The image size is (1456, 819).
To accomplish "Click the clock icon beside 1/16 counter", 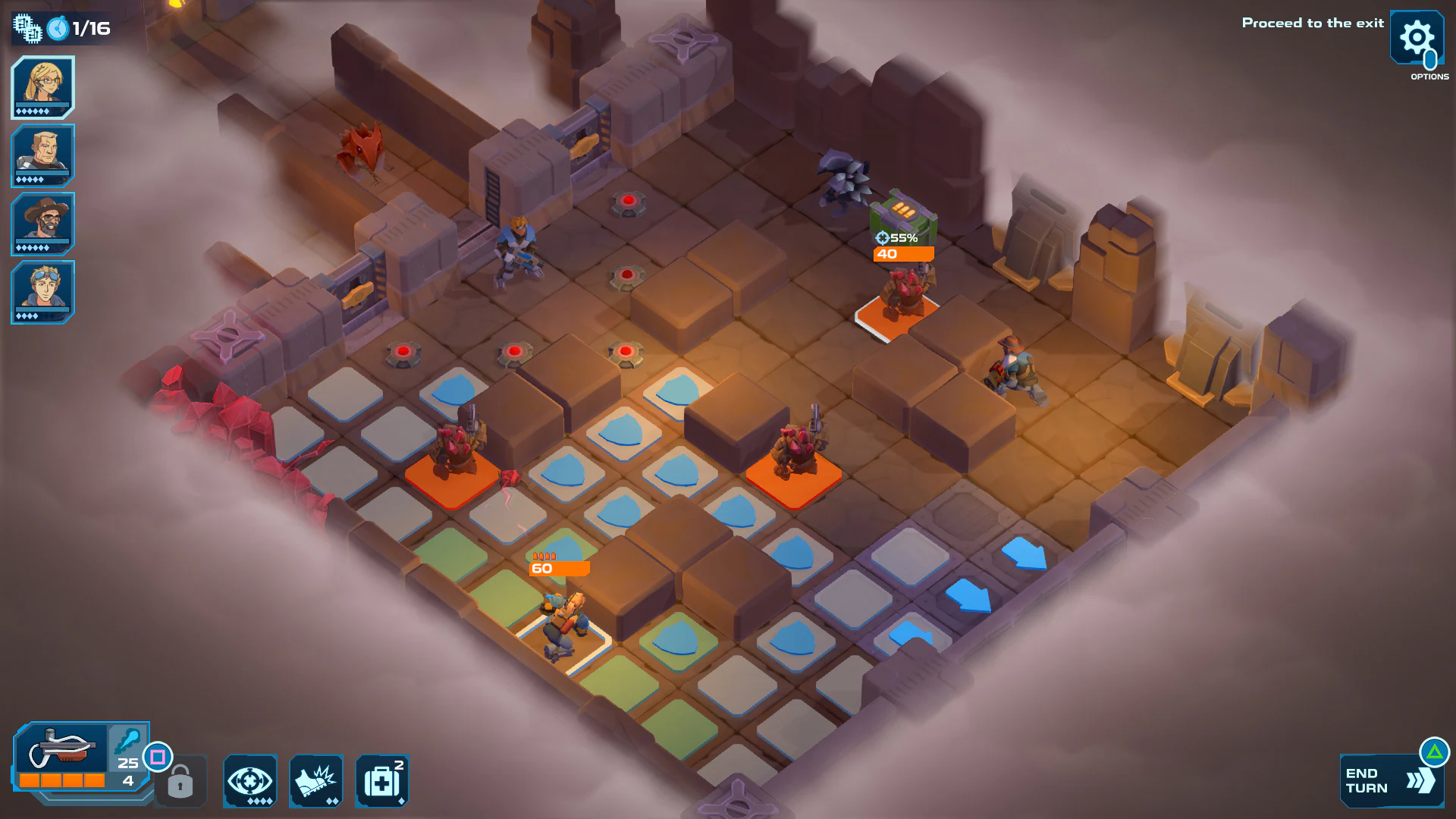I will 59,29.
